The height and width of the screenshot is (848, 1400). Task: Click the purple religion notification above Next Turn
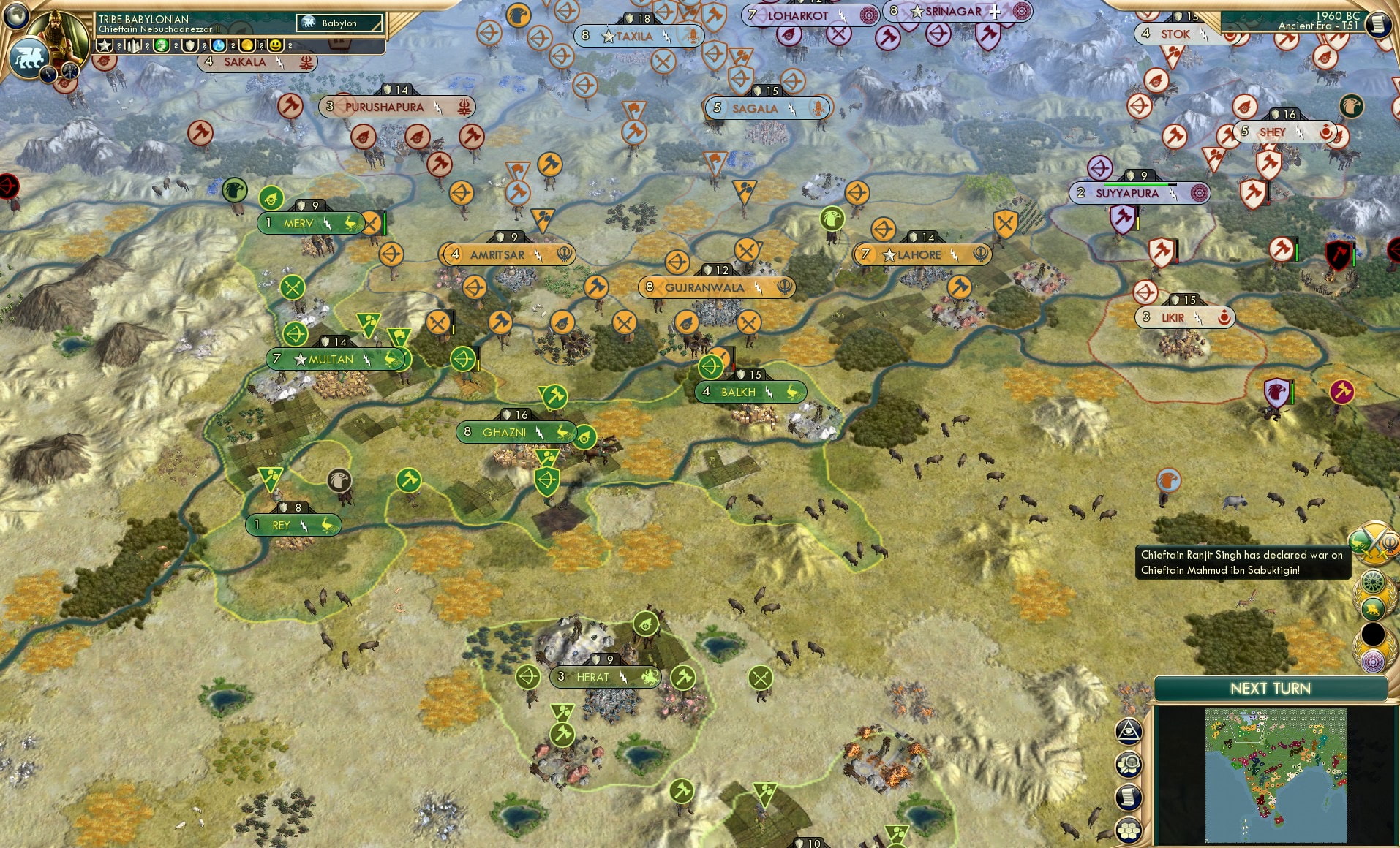pos(1374,661)
